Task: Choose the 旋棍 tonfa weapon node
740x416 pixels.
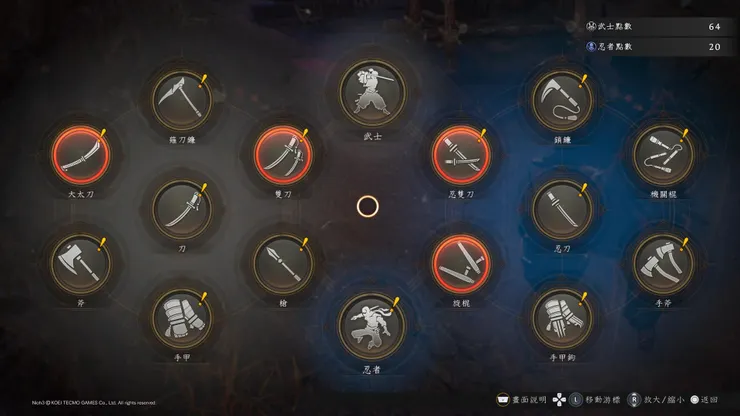Action: click(x=461, y=263)
